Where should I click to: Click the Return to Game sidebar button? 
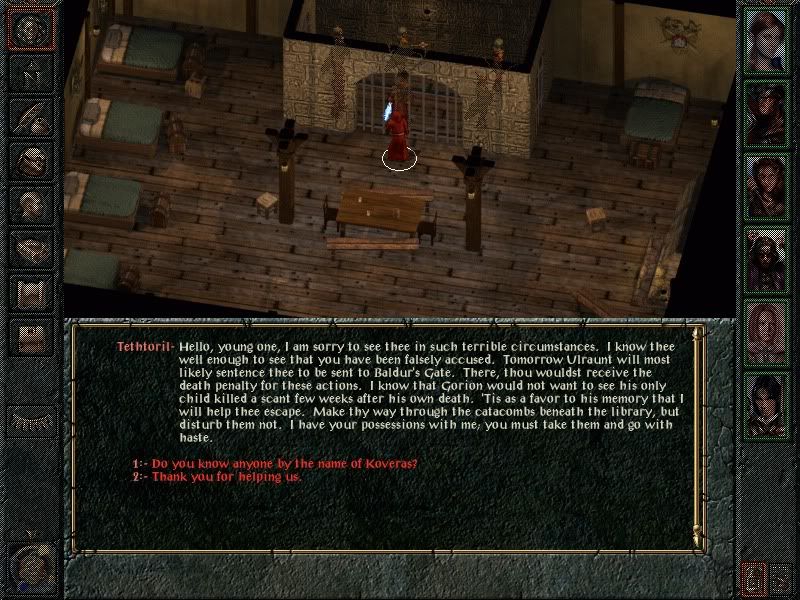(x=31, y=30)
